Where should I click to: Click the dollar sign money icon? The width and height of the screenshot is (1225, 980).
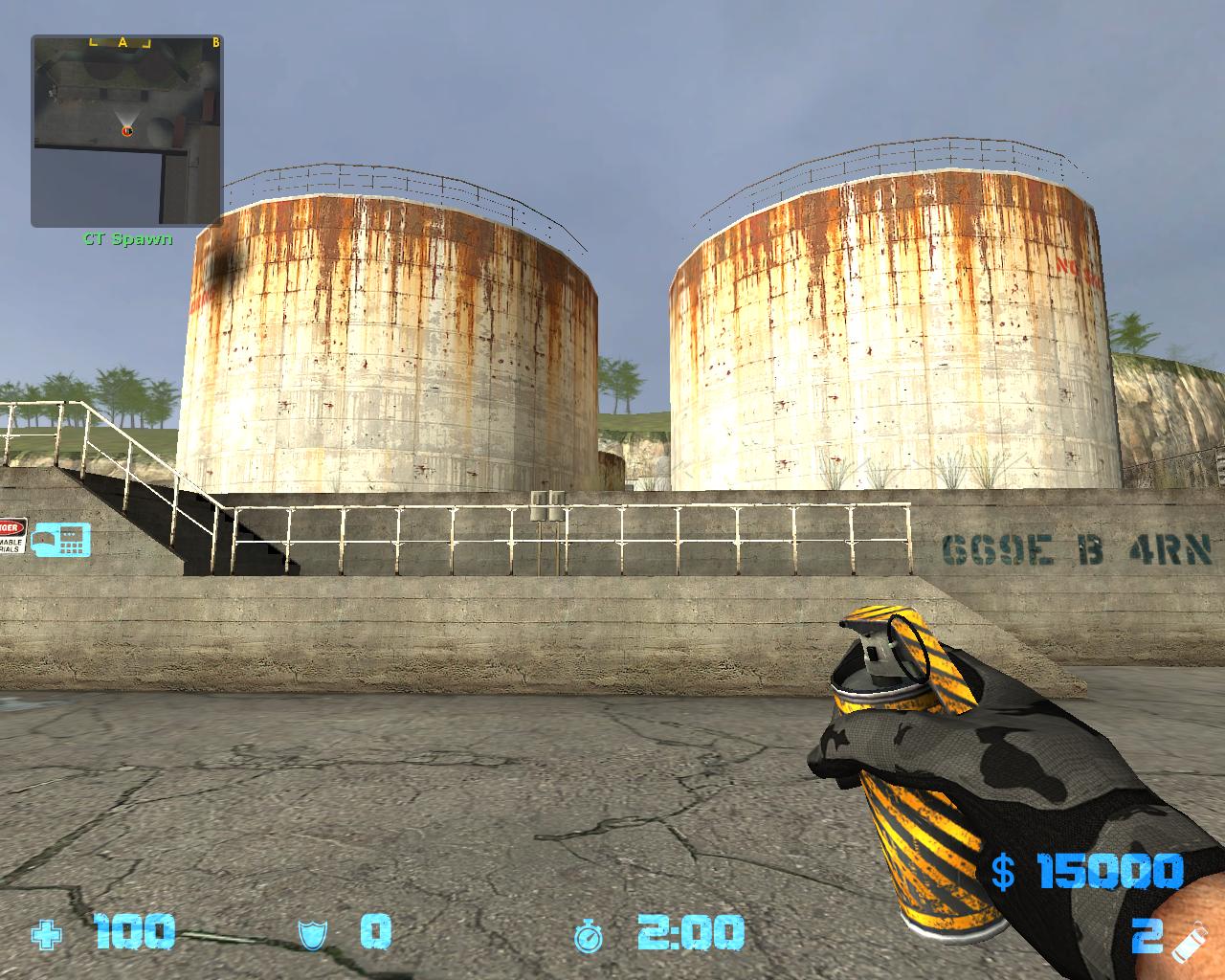1003,871
